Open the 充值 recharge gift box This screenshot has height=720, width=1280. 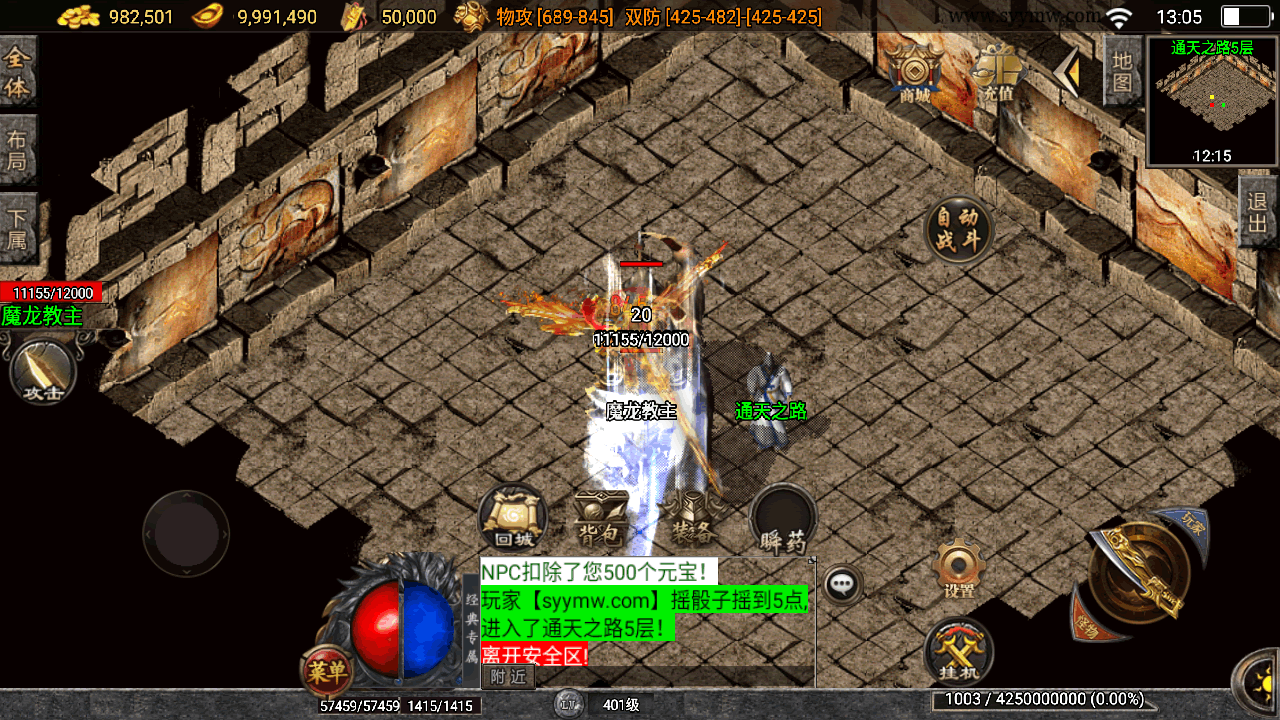coord(999,73)
